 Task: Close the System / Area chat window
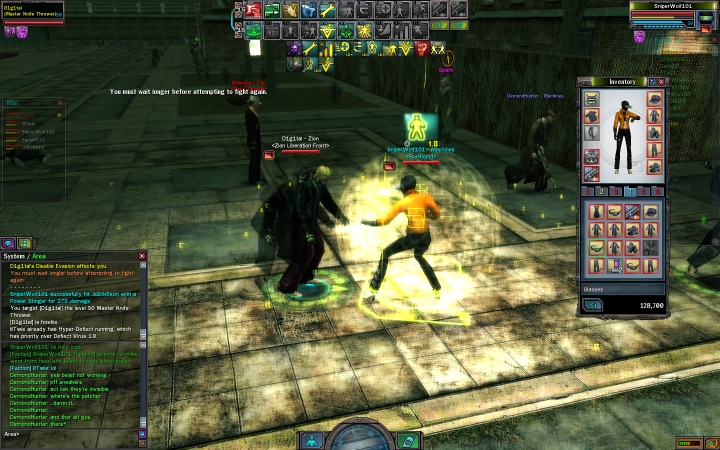click(142, 256)
